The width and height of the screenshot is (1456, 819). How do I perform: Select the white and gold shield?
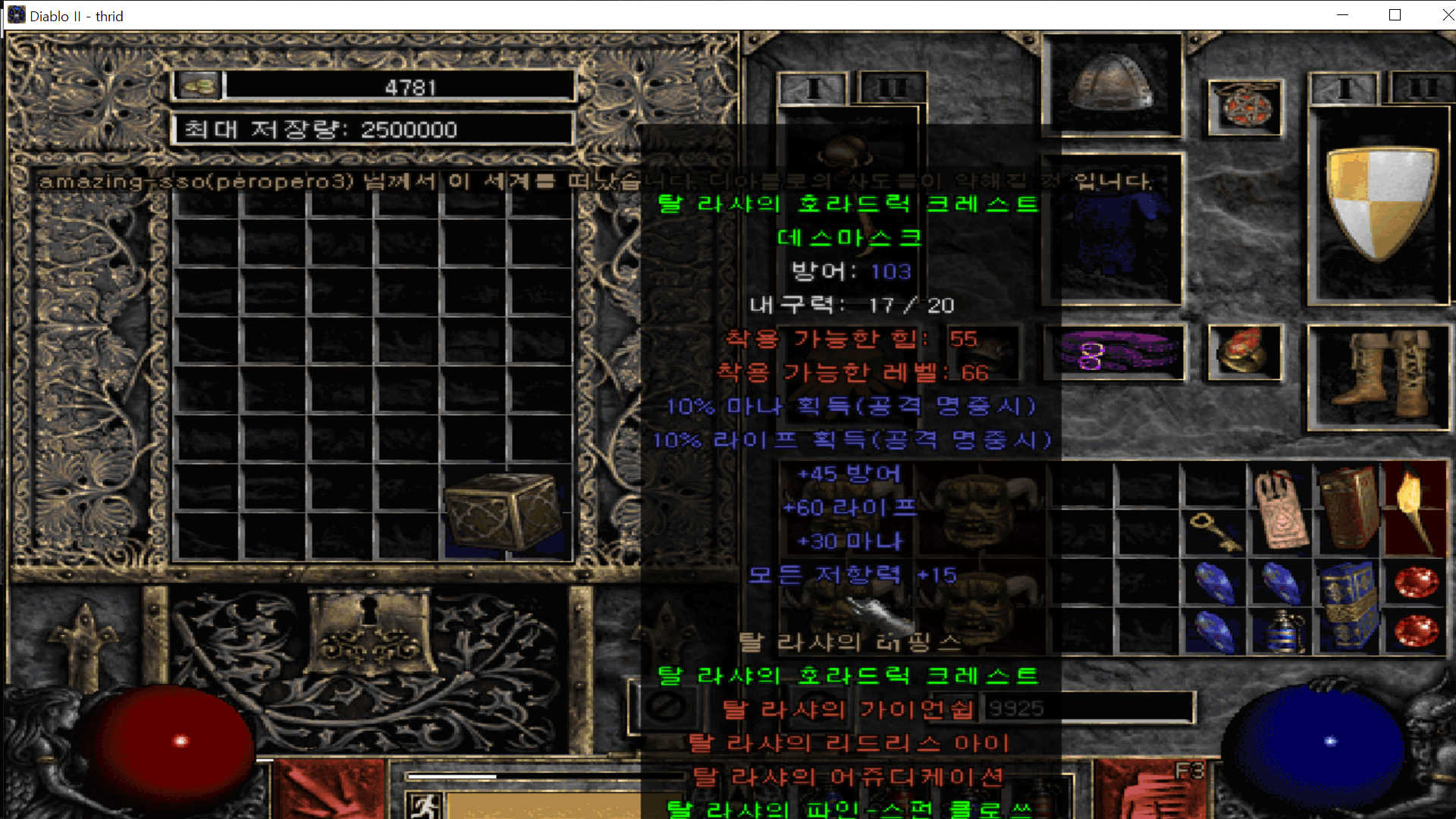coord(1380,203)
